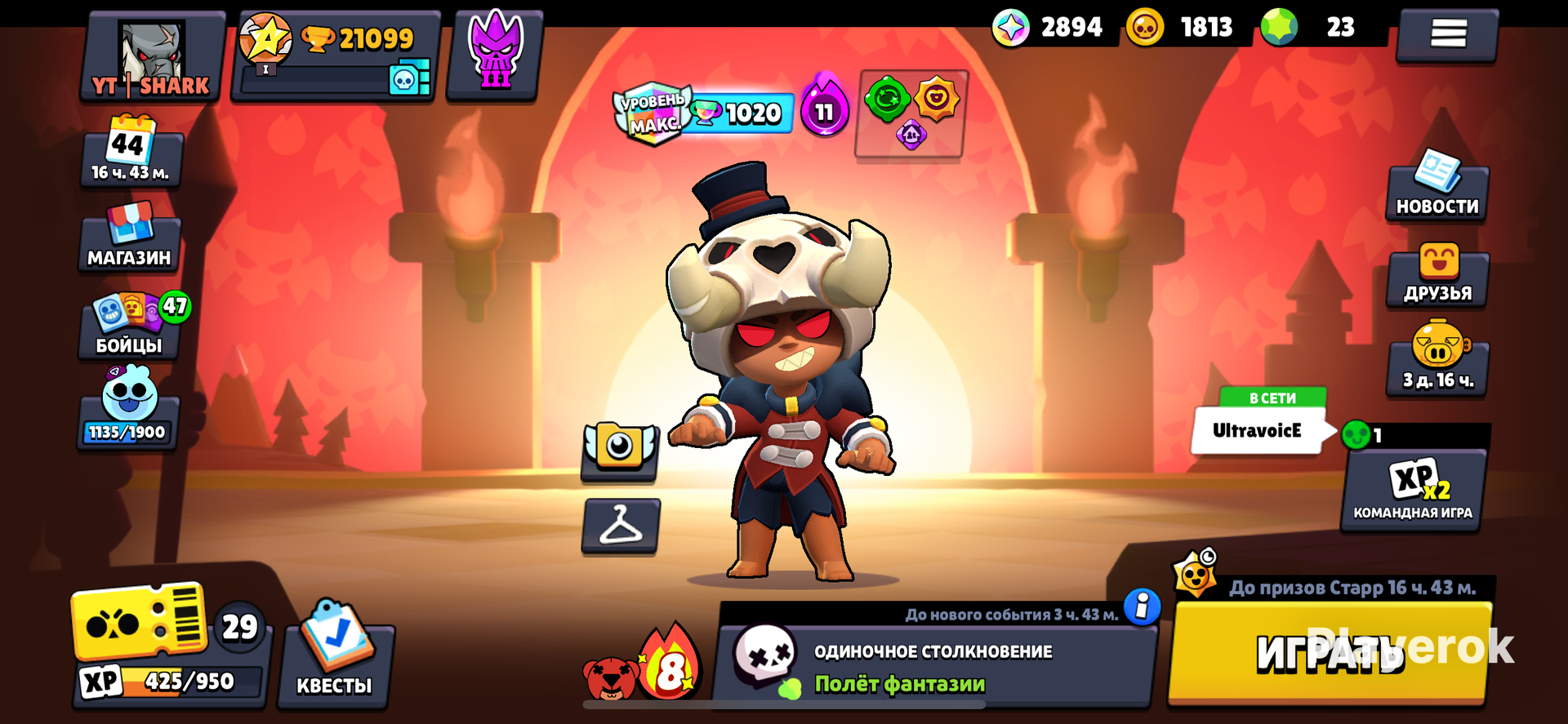Open the clothes hanger skin selector
1568x724 pixels.
[621, 525]
